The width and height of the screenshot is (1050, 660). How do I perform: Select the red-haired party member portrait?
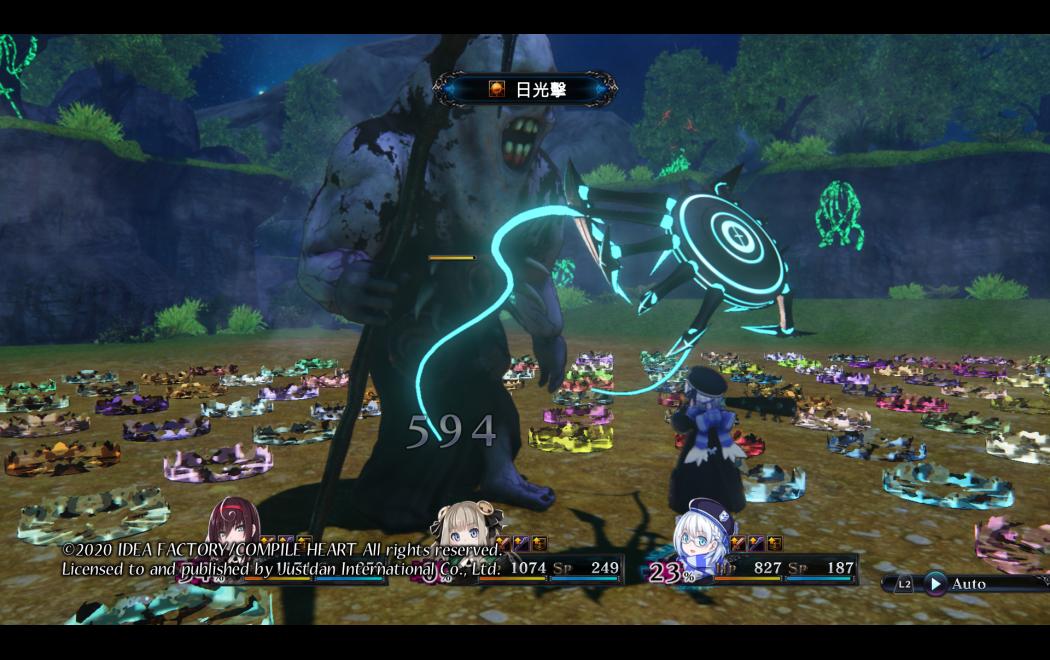233,525
